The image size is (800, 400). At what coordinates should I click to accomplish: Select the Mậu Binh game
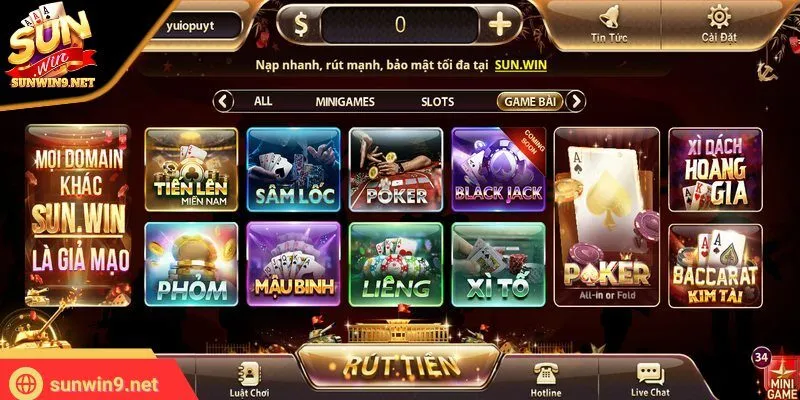(x=294, y=264)
